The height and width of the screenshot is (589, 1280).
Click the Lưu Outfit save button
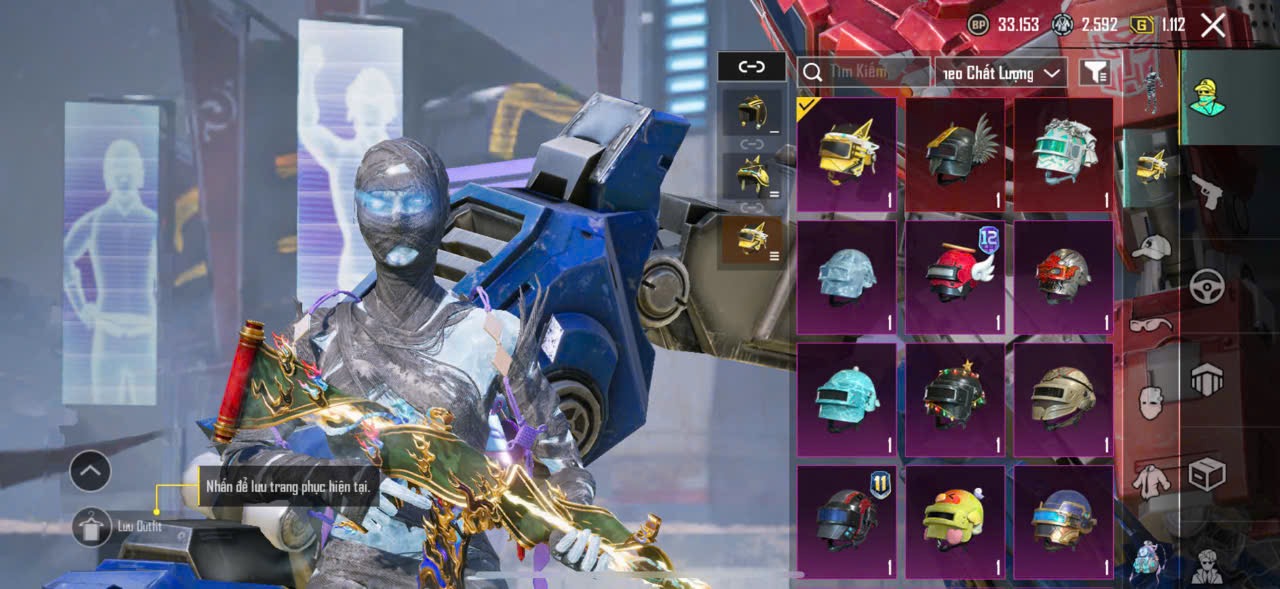(92, 527)
